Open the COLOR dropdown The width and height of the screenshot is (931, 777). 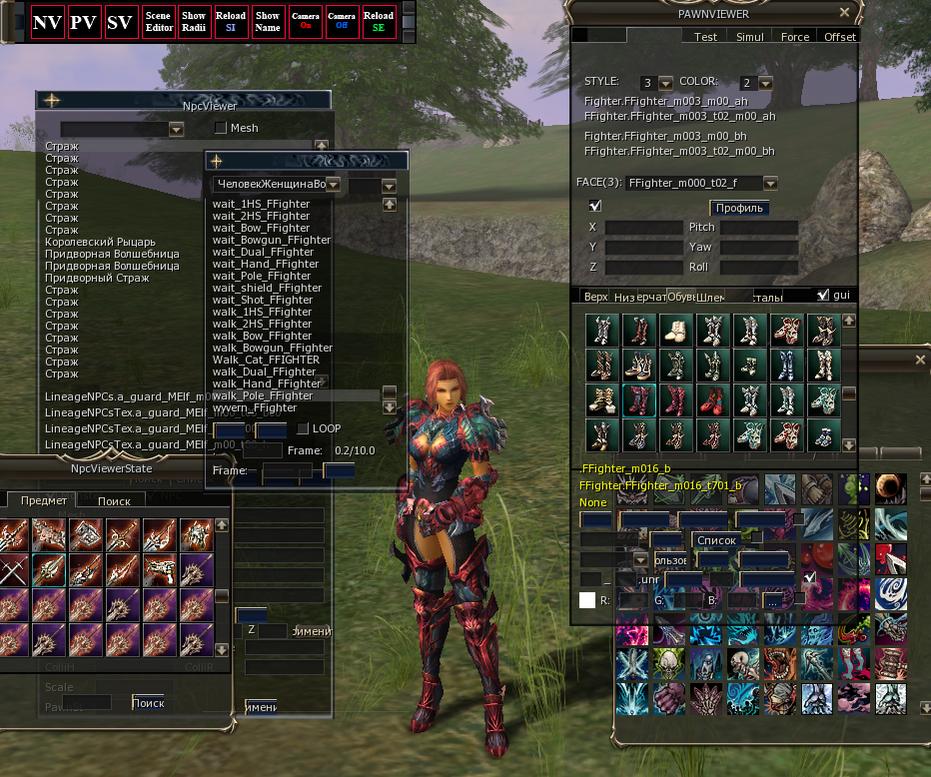[x=765, y=83]
